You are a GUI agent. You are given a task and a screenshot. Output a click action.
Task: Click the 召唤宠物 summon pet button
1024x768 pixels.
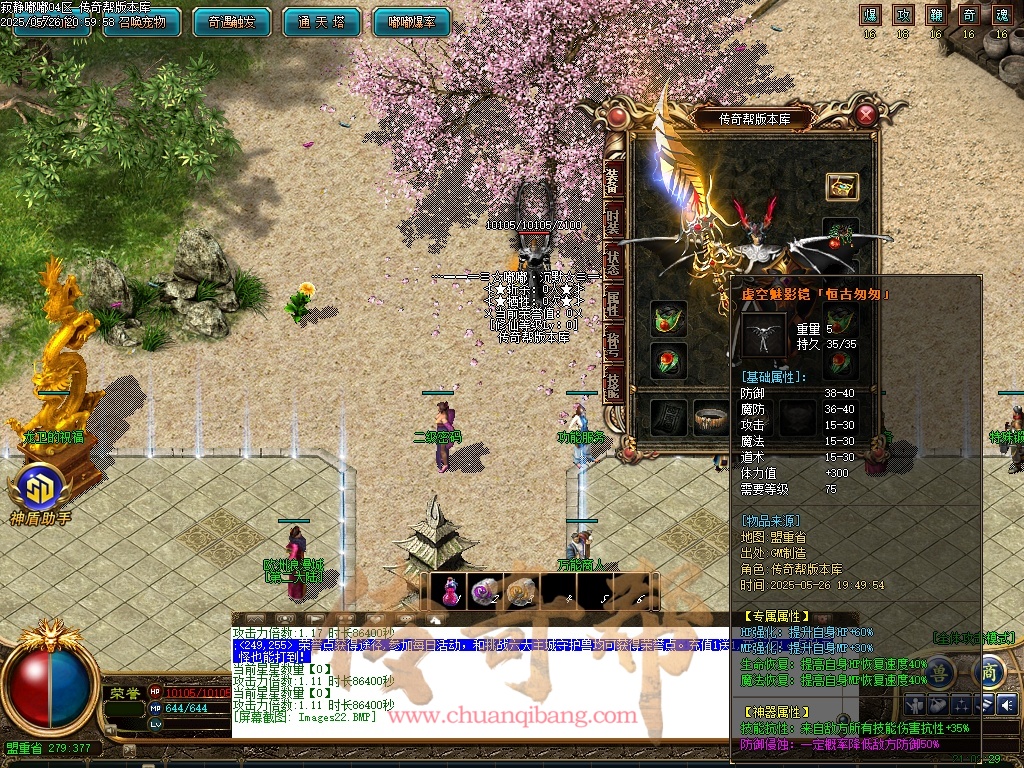(x=141, y=22)
